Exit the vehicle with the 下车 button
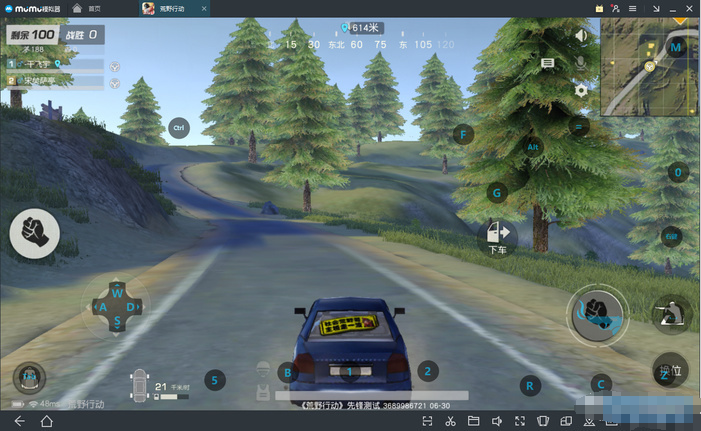Viewport: 701px width, 431px height. [x=497, y=235]
